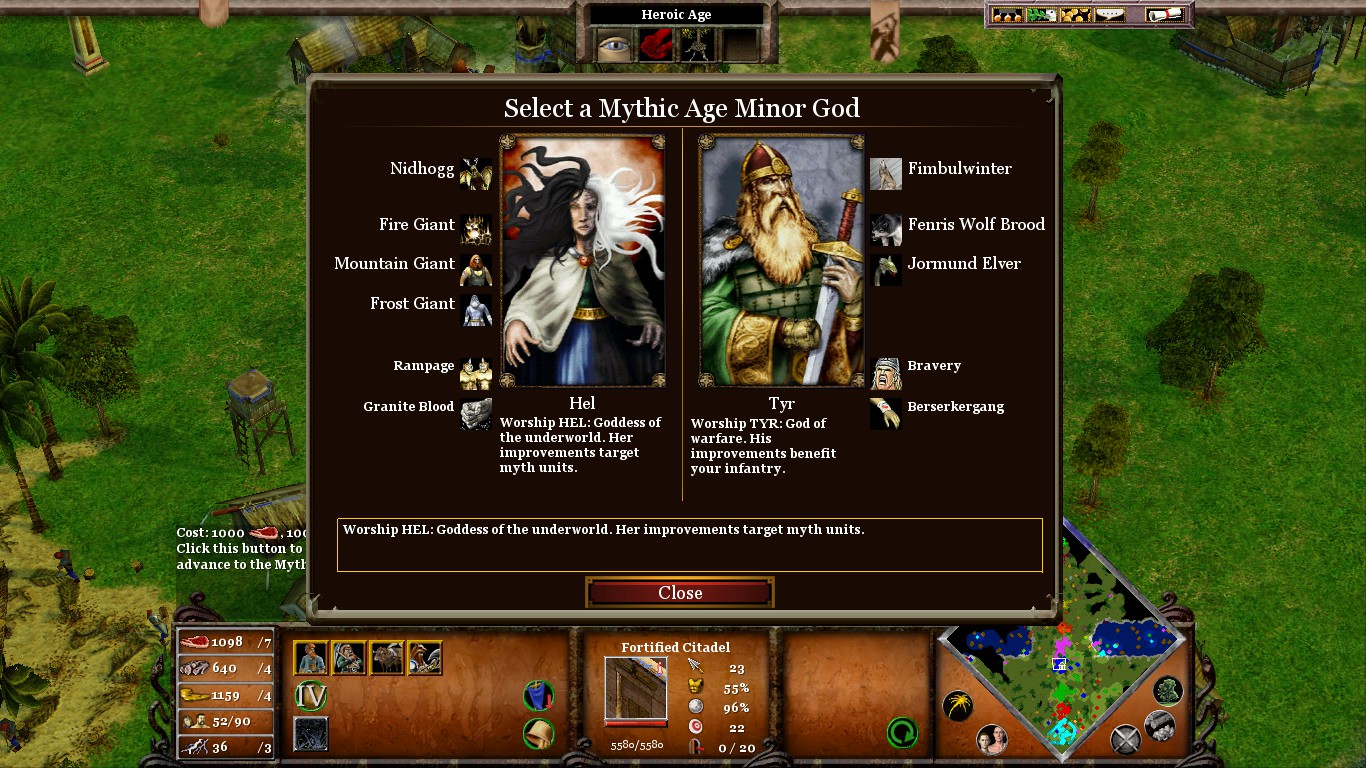The width and height of the screenshot is (1366, 768).
Task: Open the scroll menu in top bar
Action: [x=1164, y=15]
